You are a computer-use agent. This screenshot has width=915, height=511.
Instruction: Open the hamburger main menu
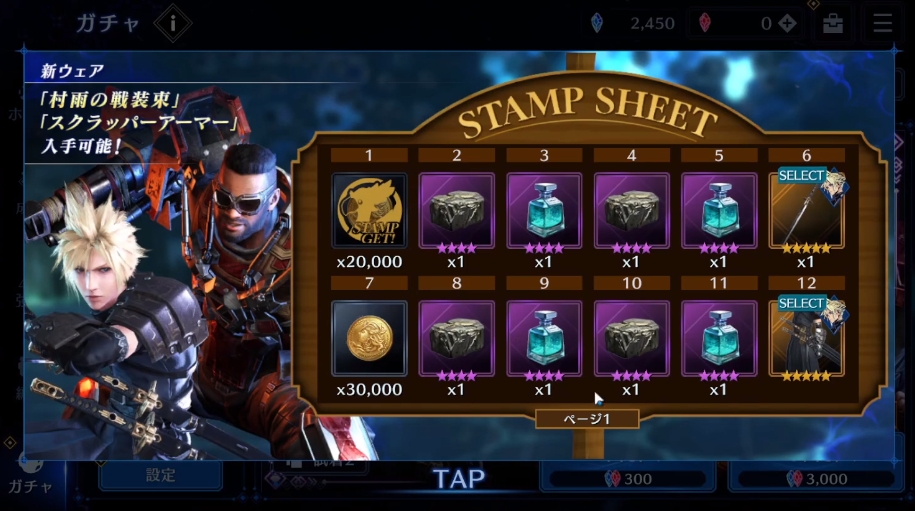click(x=882, y=24)
